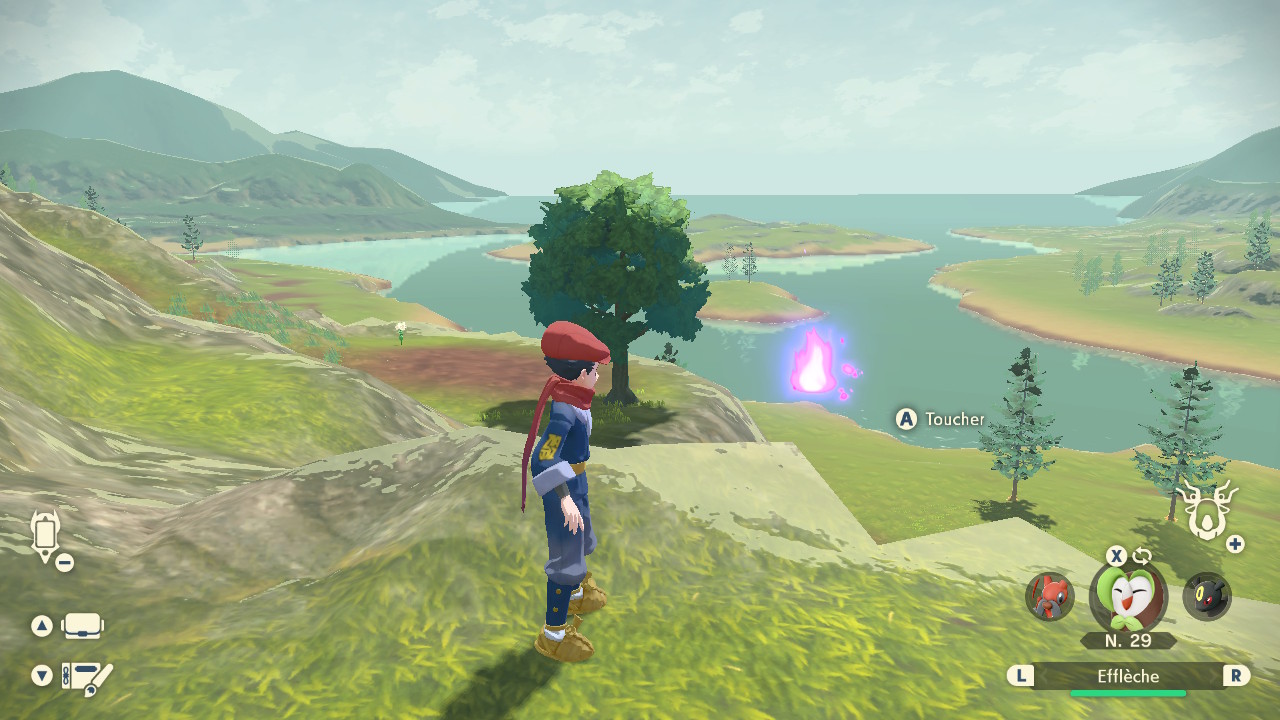Click the Efflèche name selector bar
The width and height of the screenshot is (1280, 720).
tap(1128, 677)
